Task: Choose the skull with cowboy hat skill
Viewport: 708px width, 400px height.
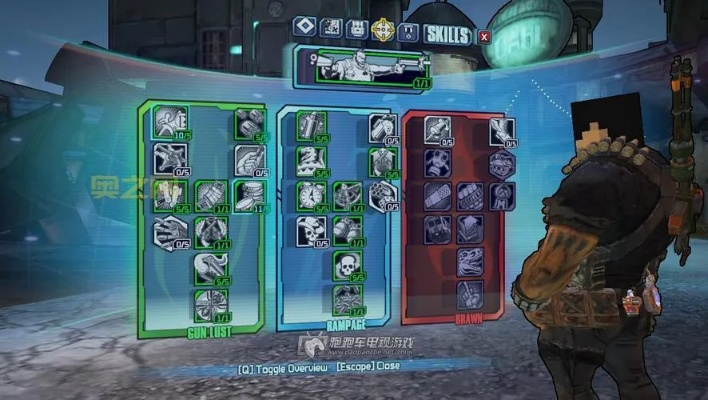Action: tap(310, 230)
